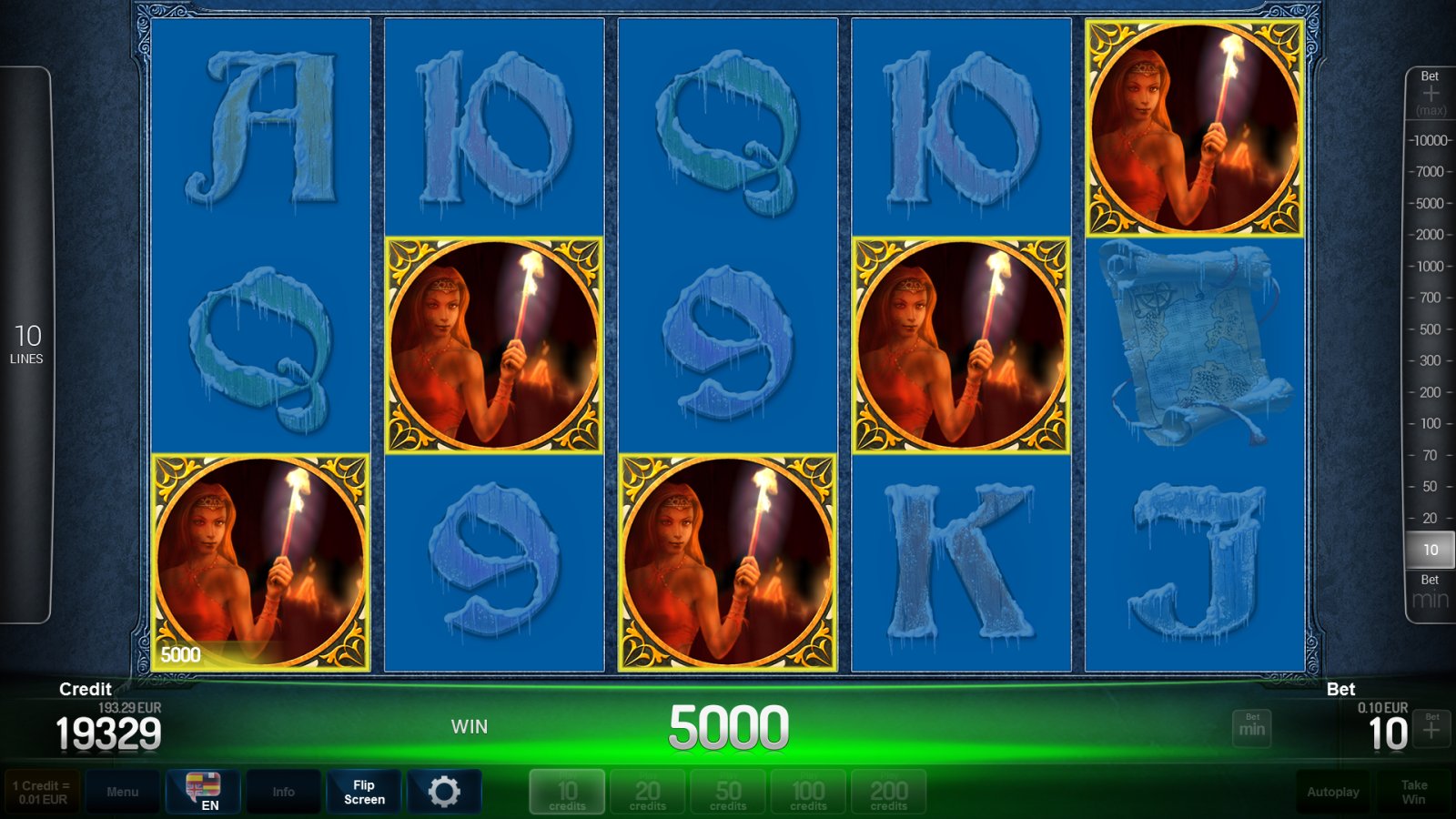Open the Info screen

coord(283,791)
